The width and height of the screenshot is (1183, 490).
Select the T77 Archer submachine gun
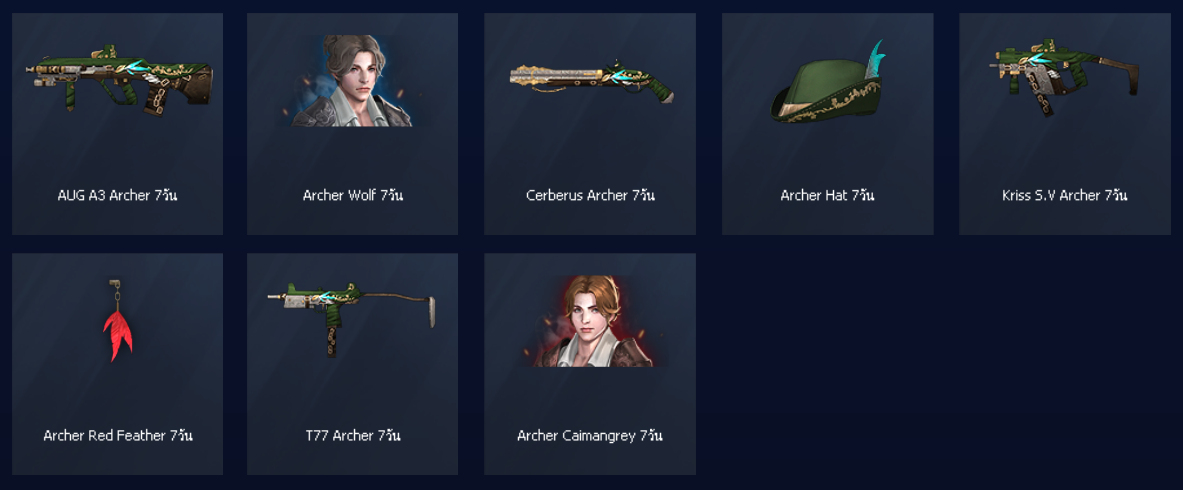(352, 364)
